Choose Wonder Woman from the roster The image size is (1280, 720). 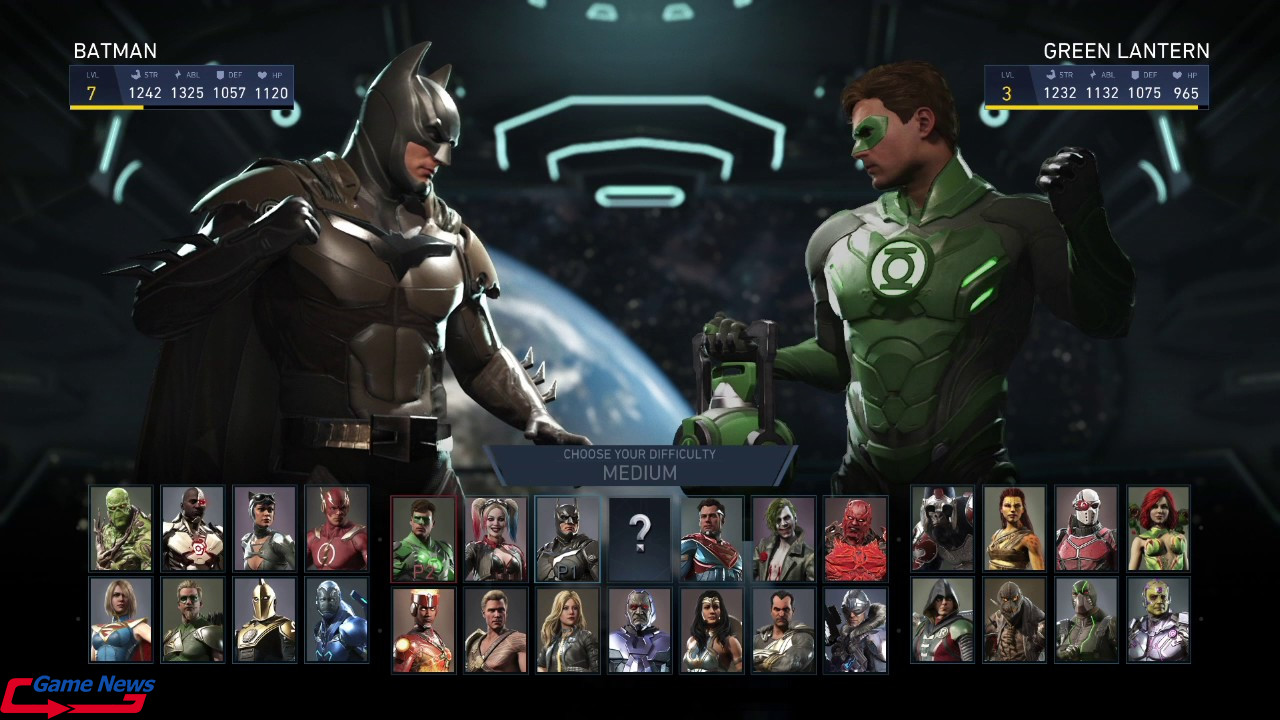click(x=711, y=630)
